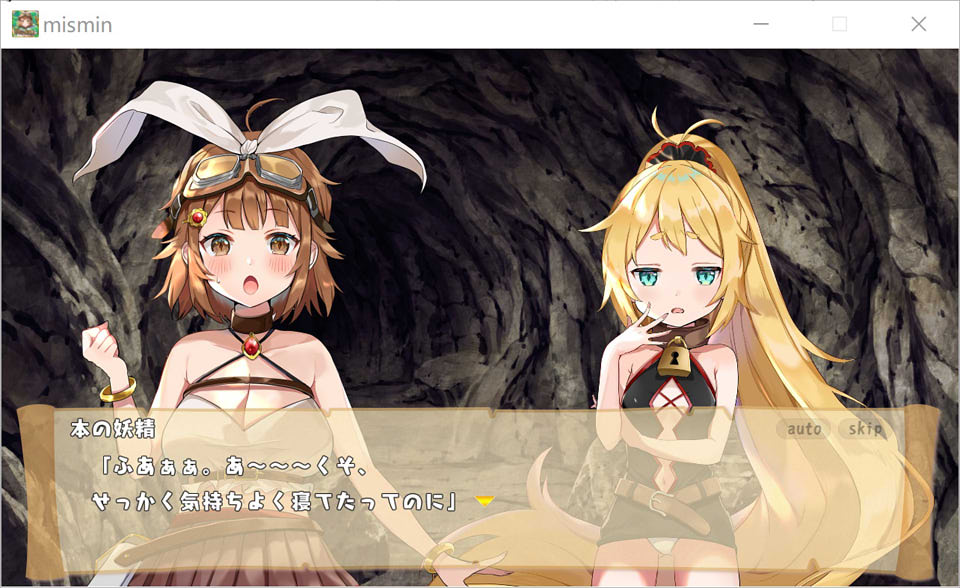Close the mismin game window
960x588 pixels.
click(918, 24)
